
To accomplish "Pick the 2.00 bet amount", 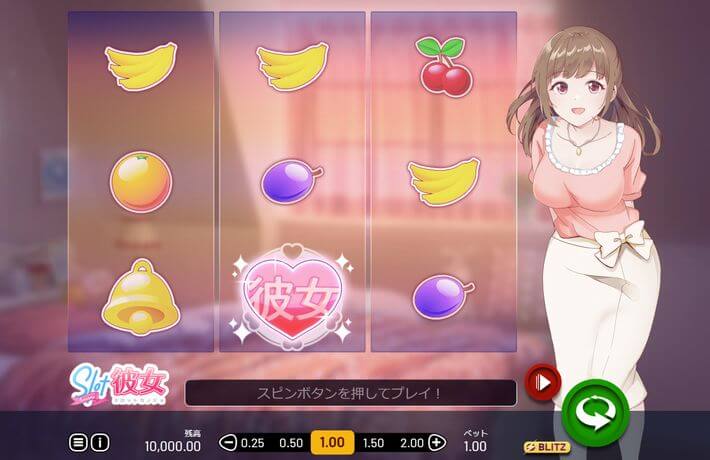I will pyautogui.click(x=411, y=442).
